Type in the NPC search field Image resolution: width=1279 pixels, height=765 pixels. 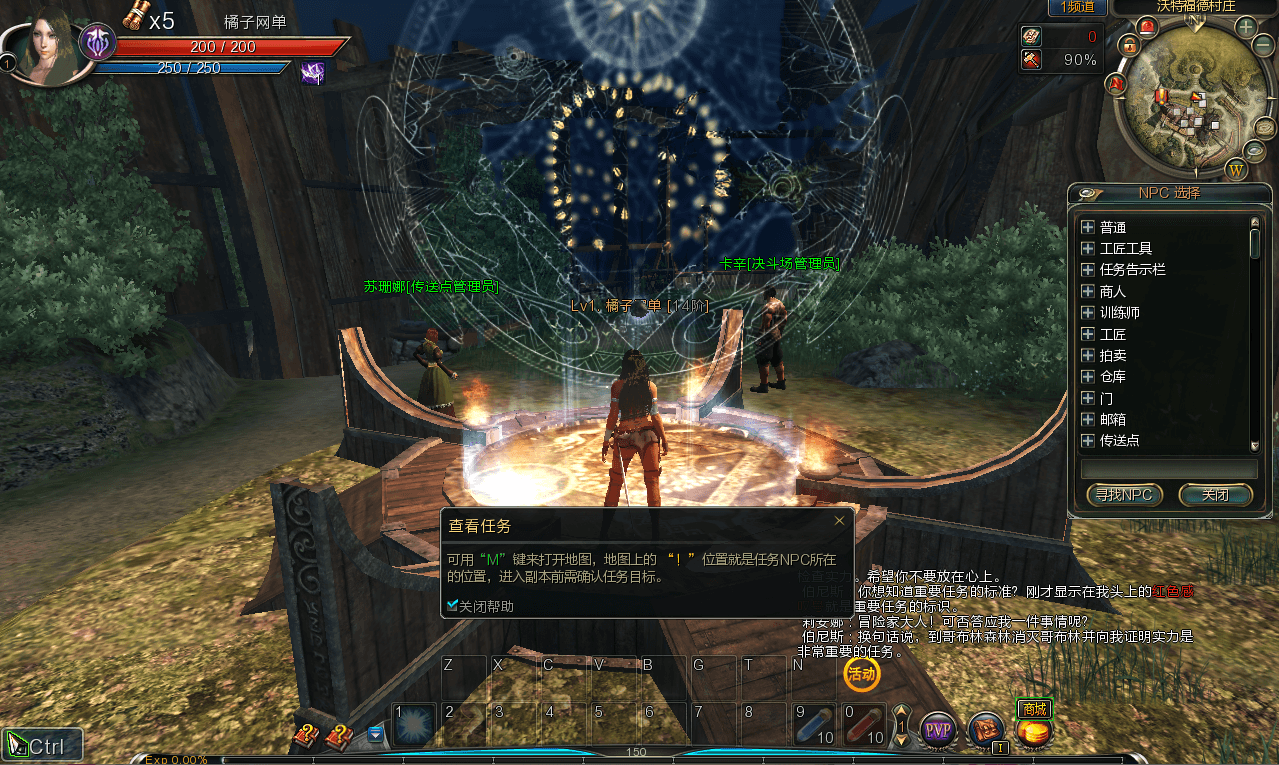tap(1168, 469)
